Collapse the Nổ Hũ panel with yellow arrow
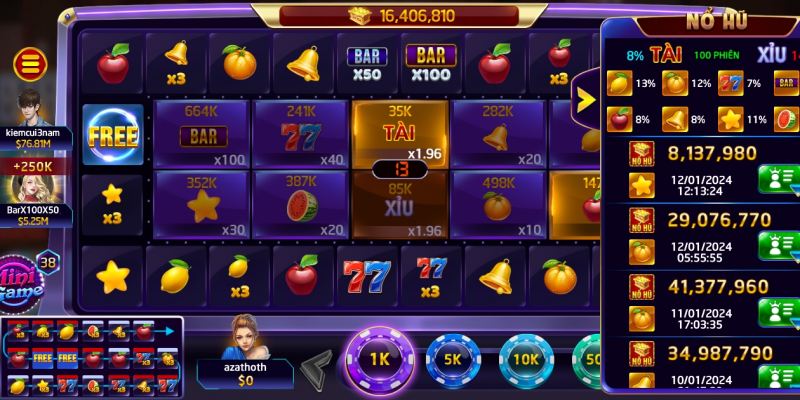Screen dimensions: 800x400 click(585, 99)
